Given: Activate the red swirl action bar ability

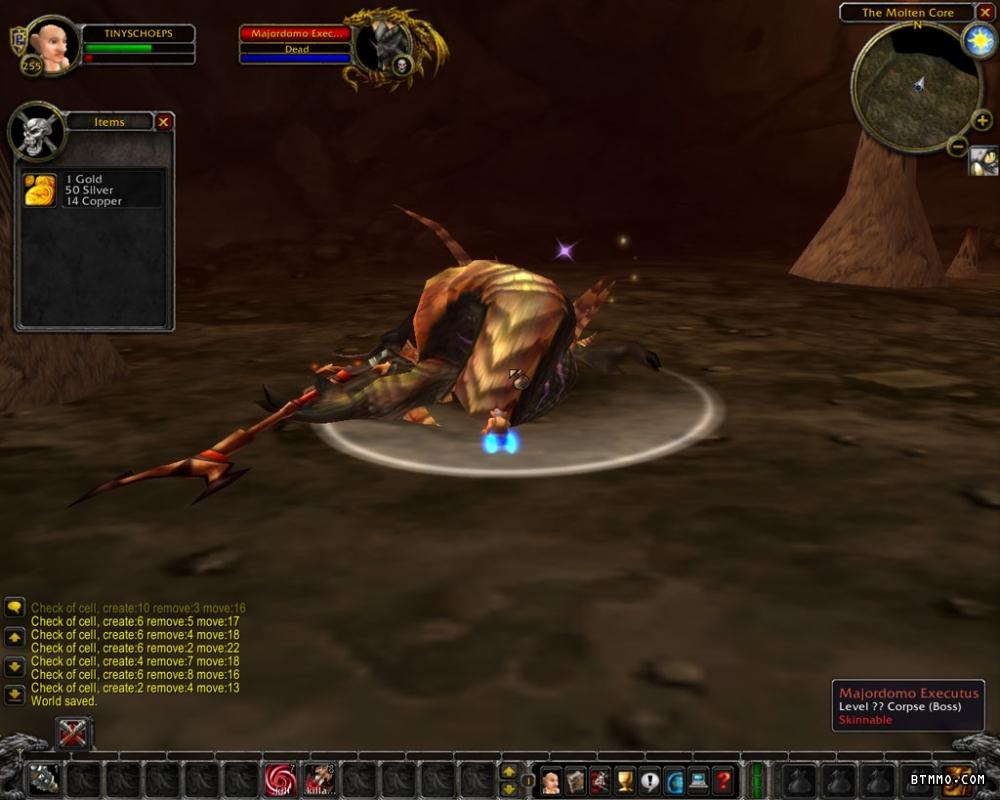Looking at the screenshot, I should (280, 779).
